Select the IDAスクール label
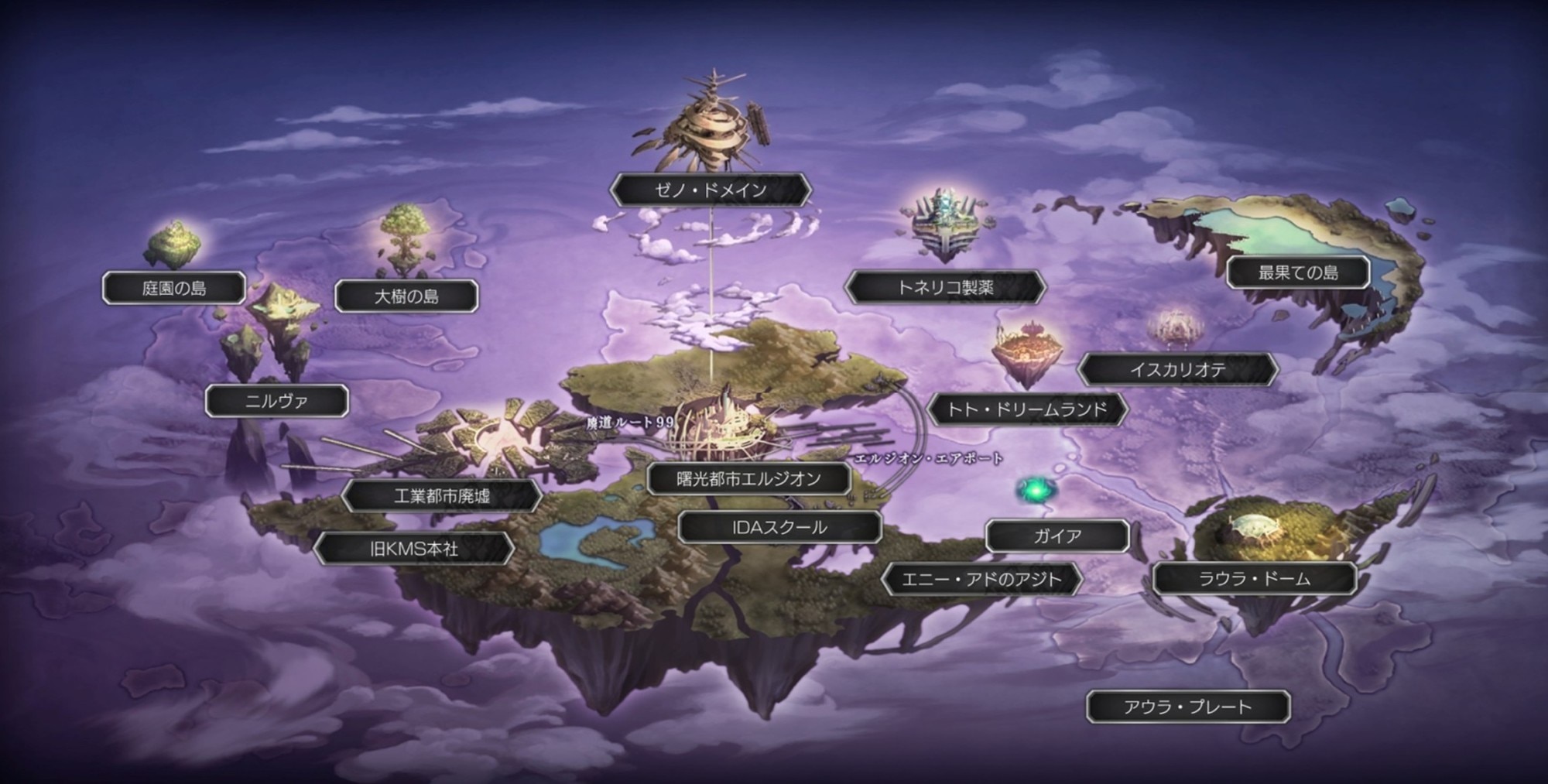Viewport: 1548px width, 784px height. click(x=779, y=528)
